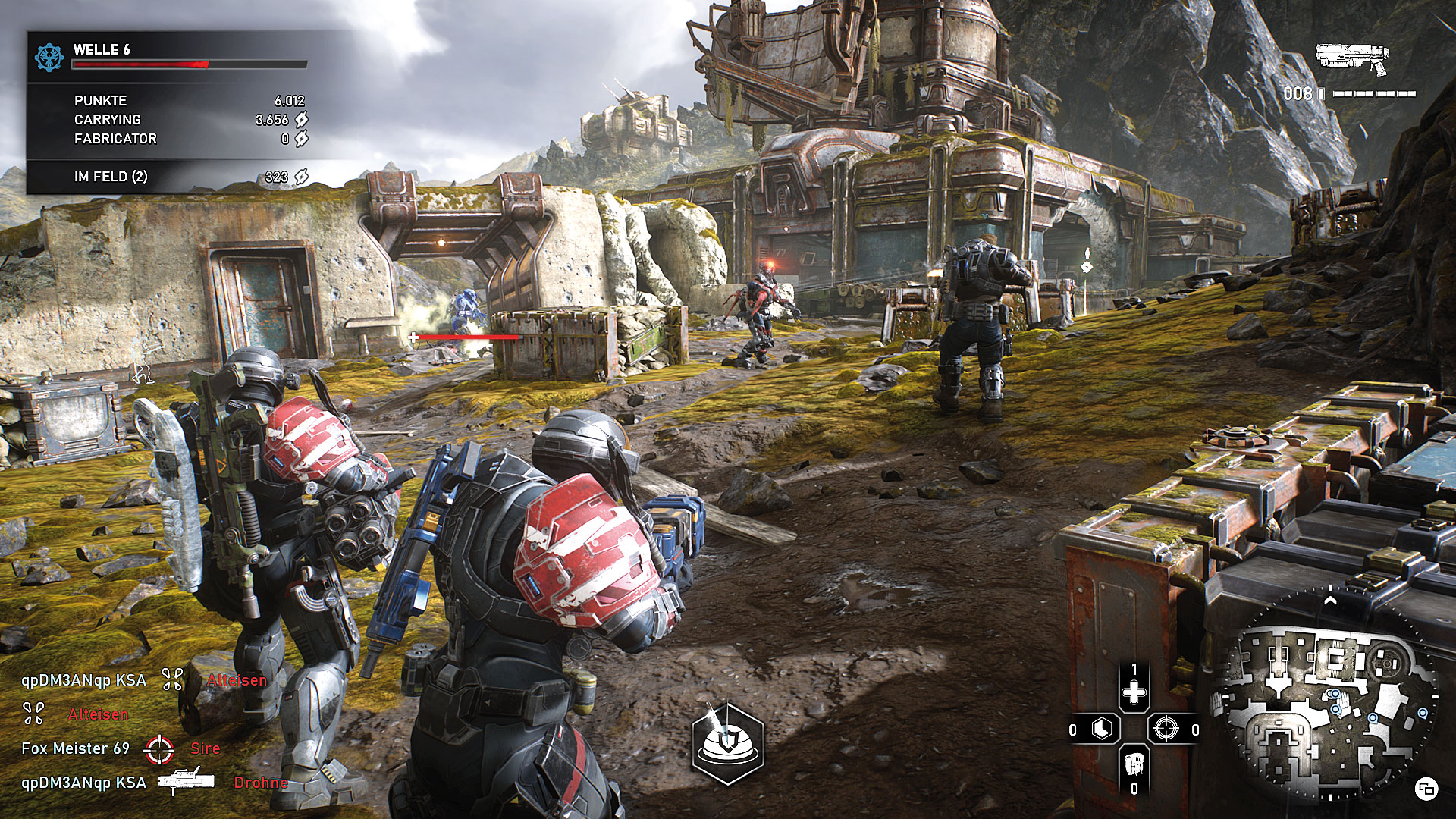The image size is (1456, 819).
Task: Open the Welle 6 wave emblem
Action: (x=49, y=57)
